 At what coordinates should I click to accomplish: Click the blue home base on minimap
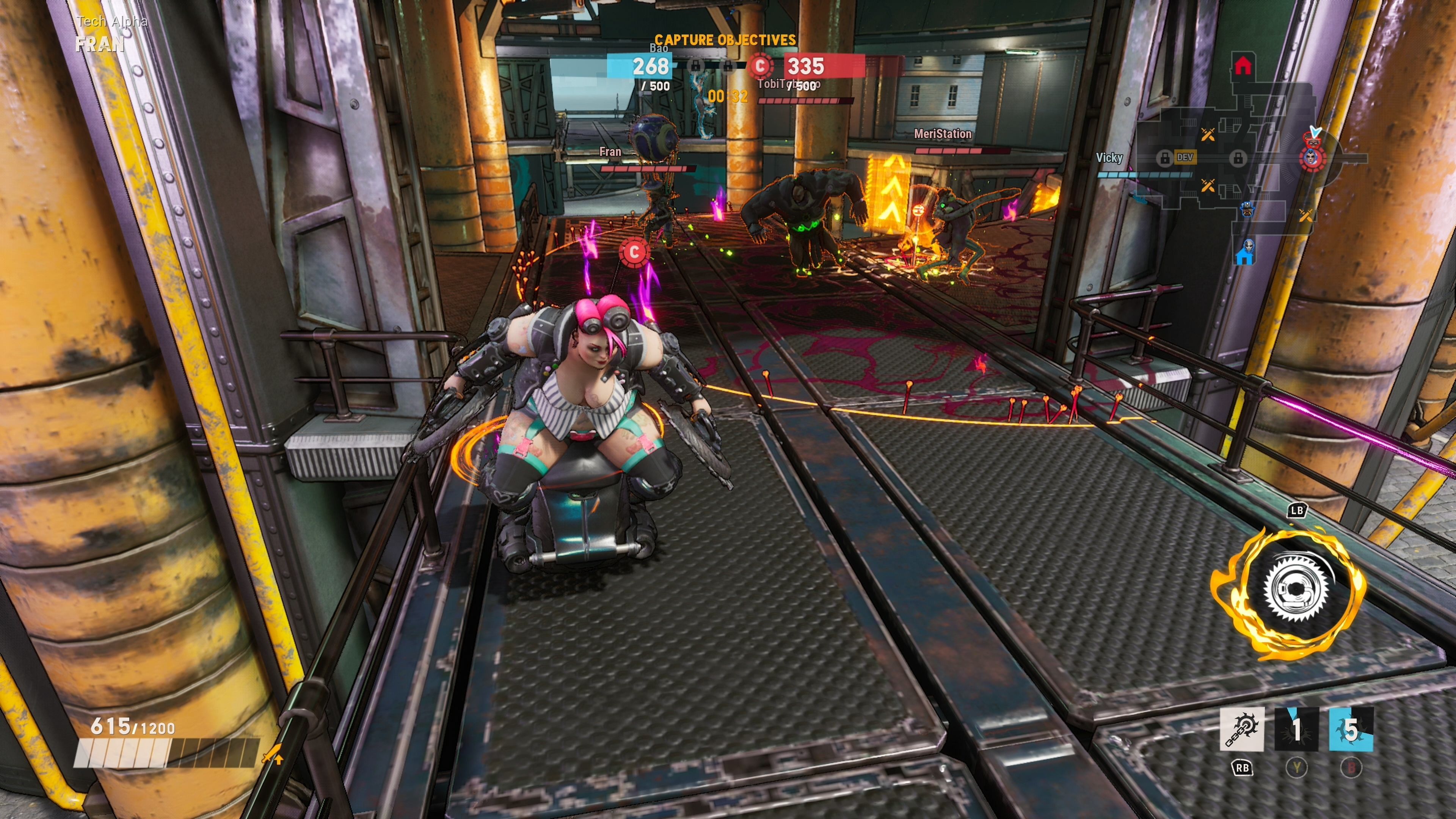[x=1244, y=257]
